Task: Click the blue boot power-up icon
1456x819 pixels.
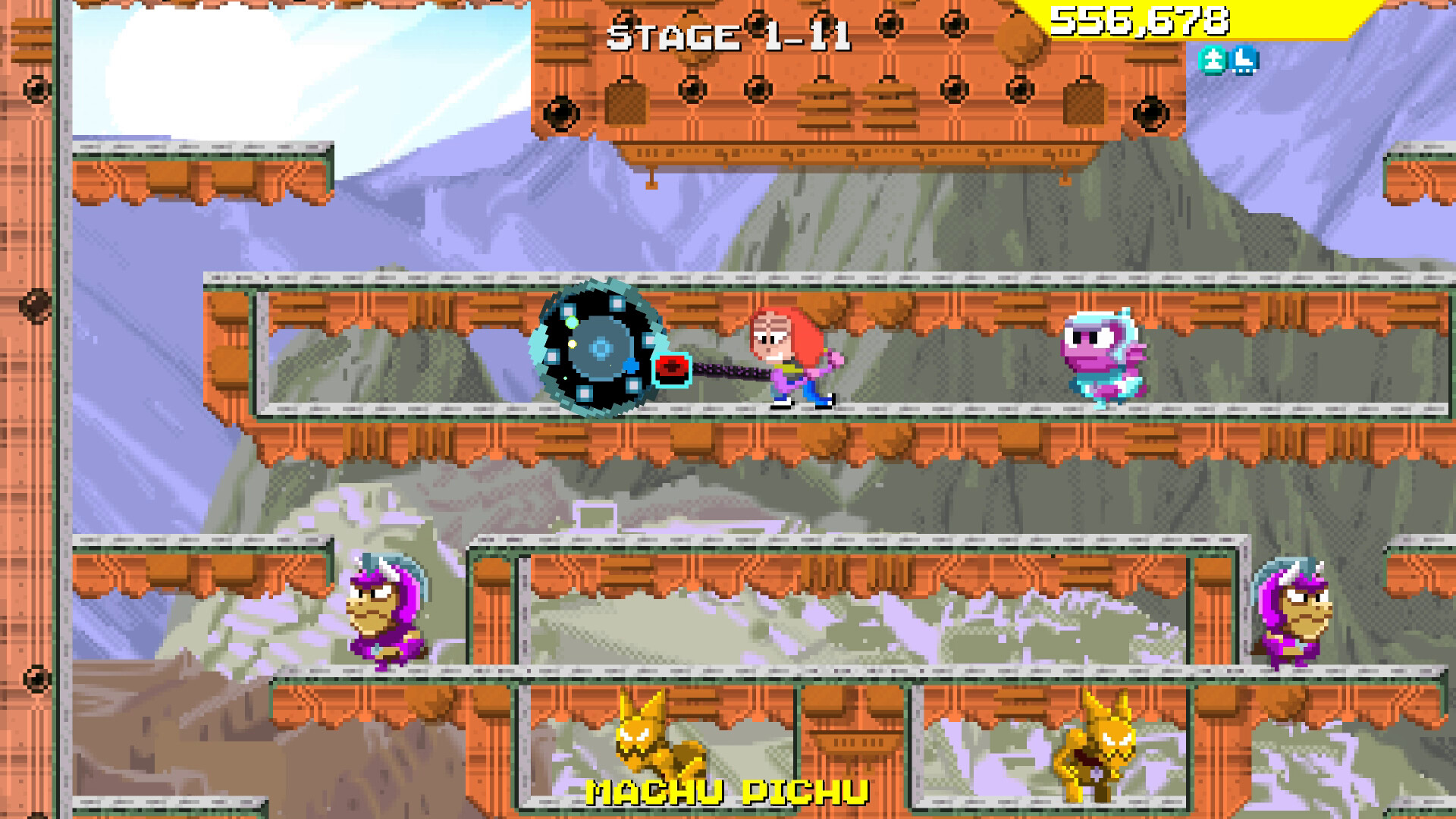Action: (x=1244, y=61)
